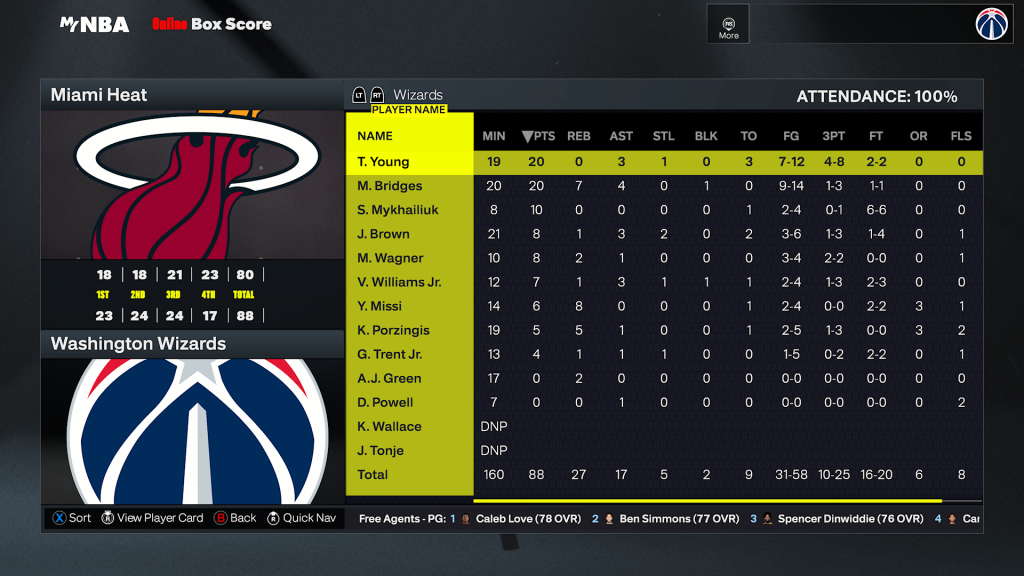Highlight J. Brown's stat line
Screen dimensions: 1024x576
click(384, 234)
